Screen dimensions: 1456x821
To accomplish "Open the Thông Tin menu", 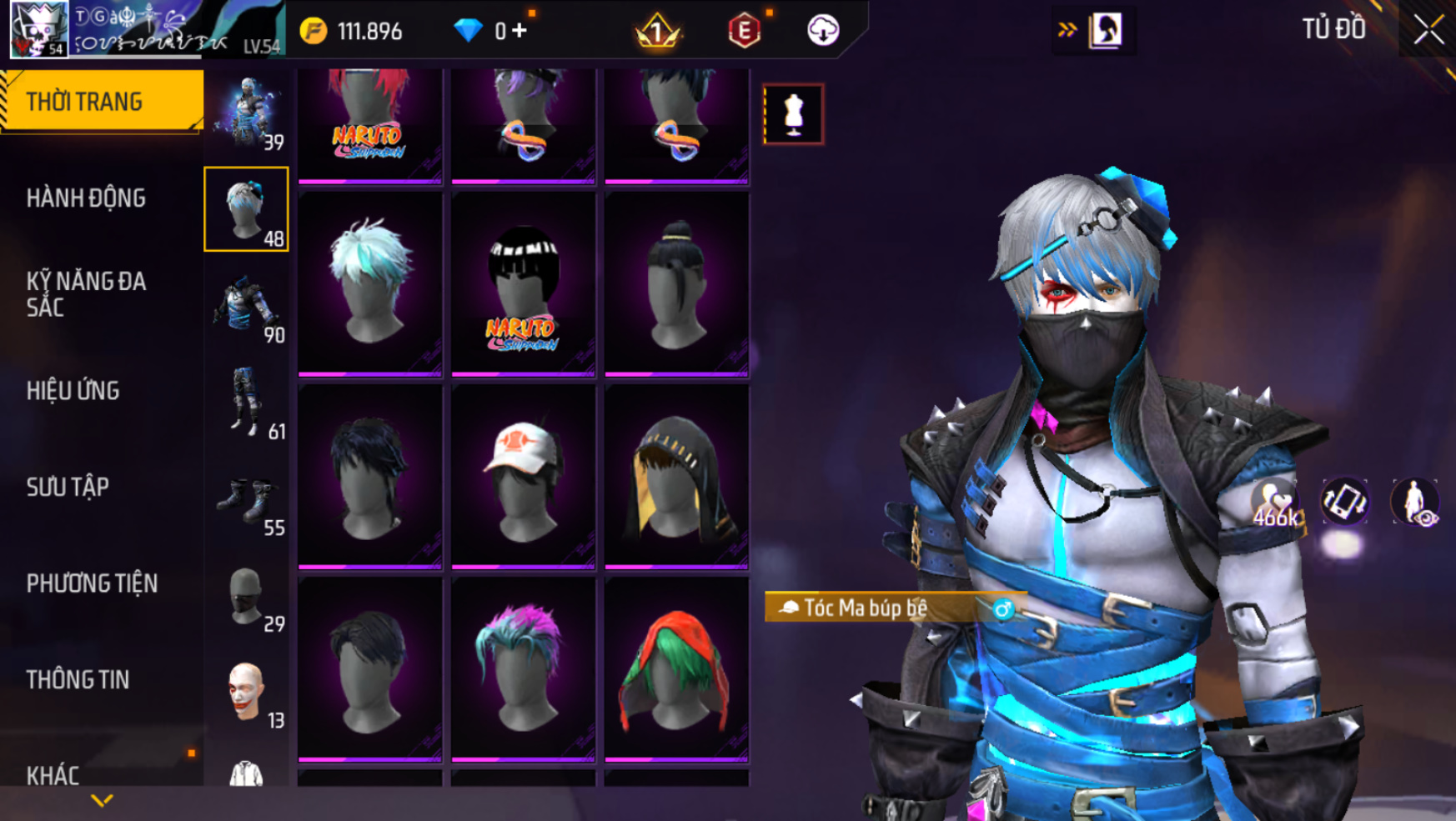I will tap(78, 680).
